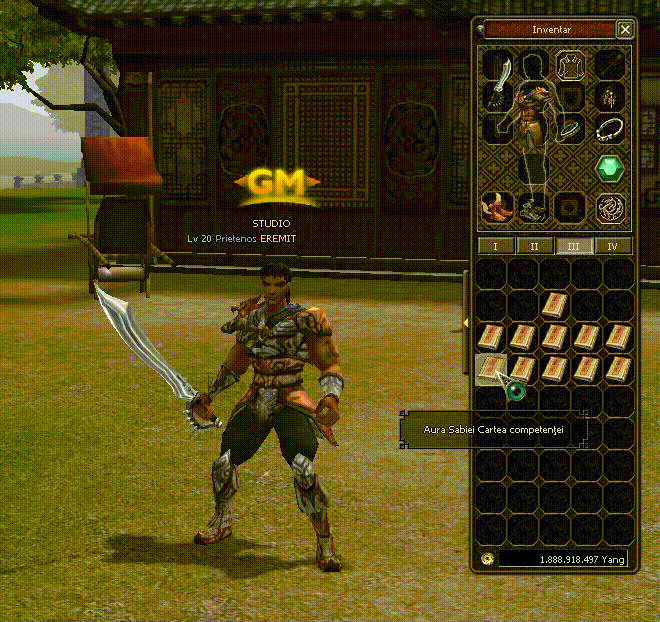Pick the equipped necklace slot
Screen dimensions: 660x622
tap(609, 131)
